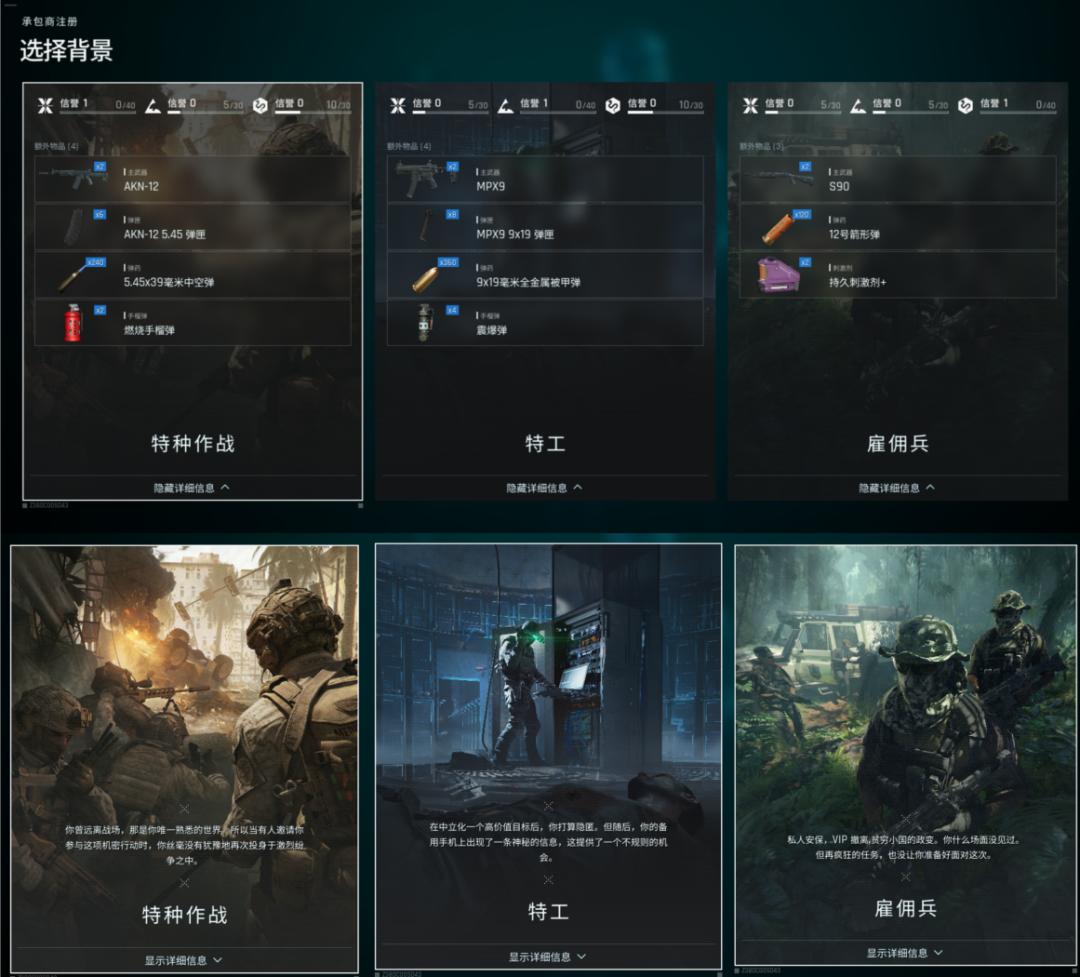Viewport: 1080px width, 977px height.
Task: Click the AKN-12 5.45 弹匣 magazine item
Action: pyautogui.click(x=193, y=227)
